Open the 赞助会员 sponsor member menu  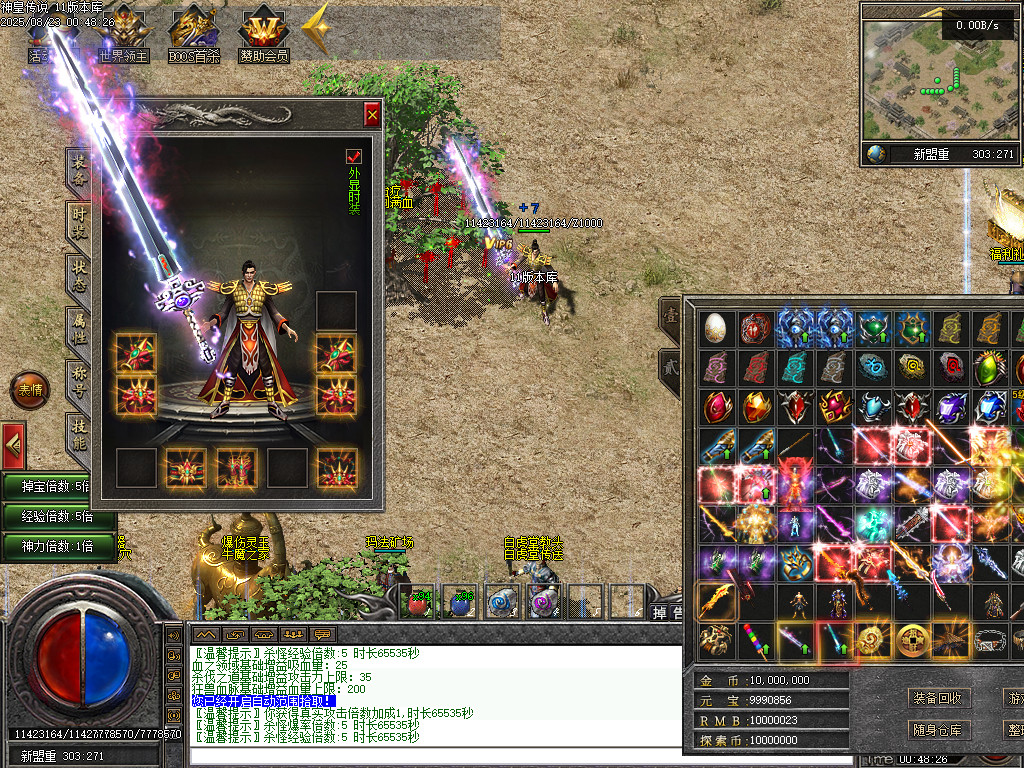point(263,37)
